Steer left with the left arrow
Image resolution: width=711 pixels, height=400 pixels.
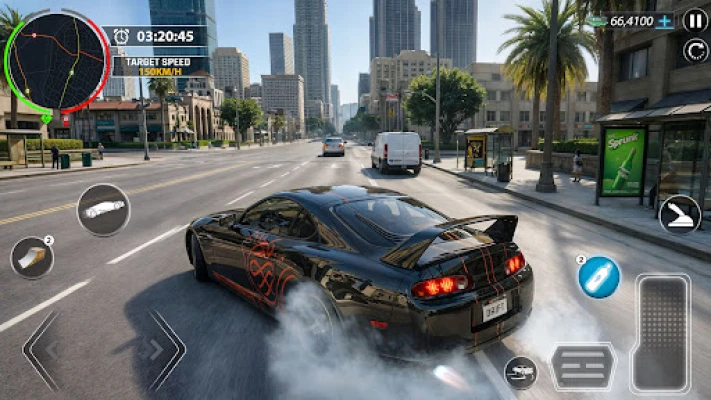[x=44, y=350]
